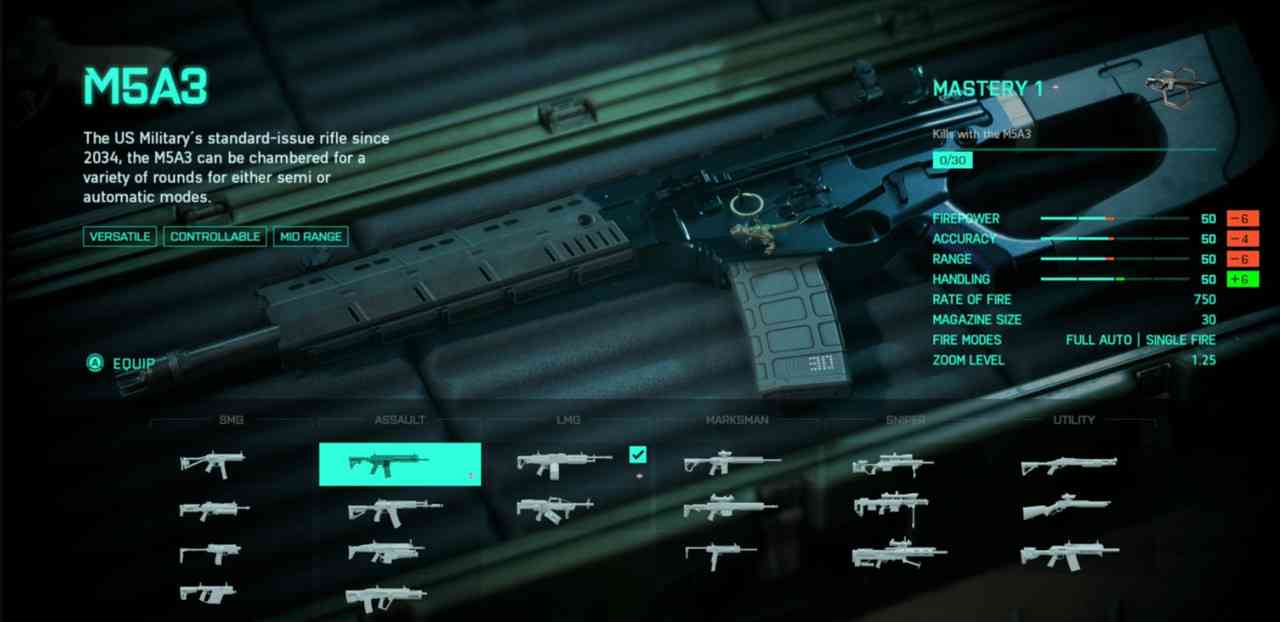1280x622 pixels.
Task: Choose the LCMG light machine gun
Action: (x=563, y=464)
